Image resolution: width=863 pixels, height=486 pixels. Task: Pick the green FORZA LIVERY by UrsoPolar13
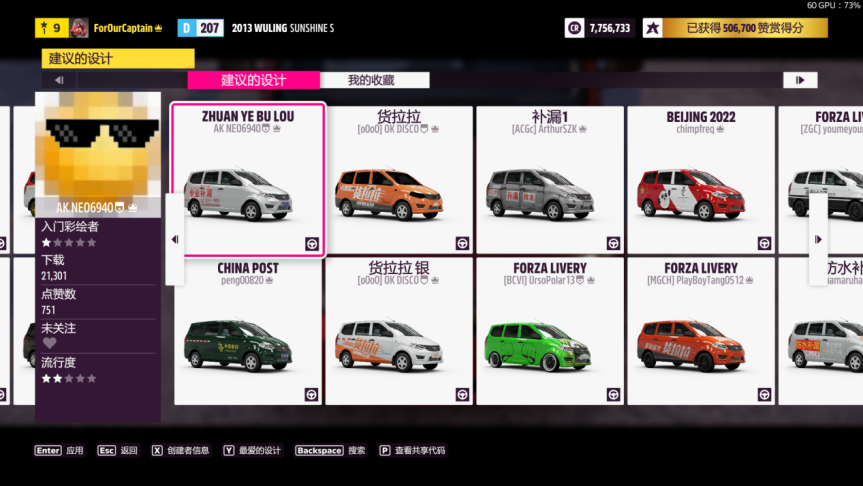click(x=549, y=332)
